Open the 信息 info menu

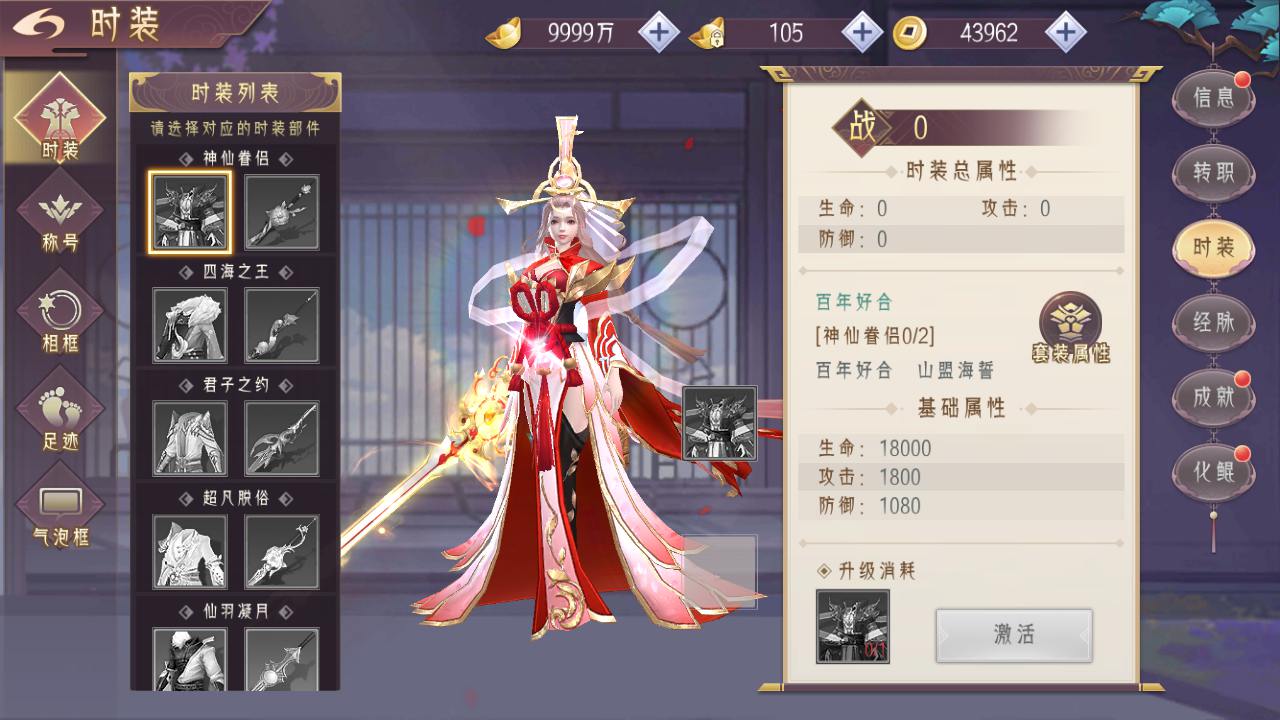tap(1214, 98)
